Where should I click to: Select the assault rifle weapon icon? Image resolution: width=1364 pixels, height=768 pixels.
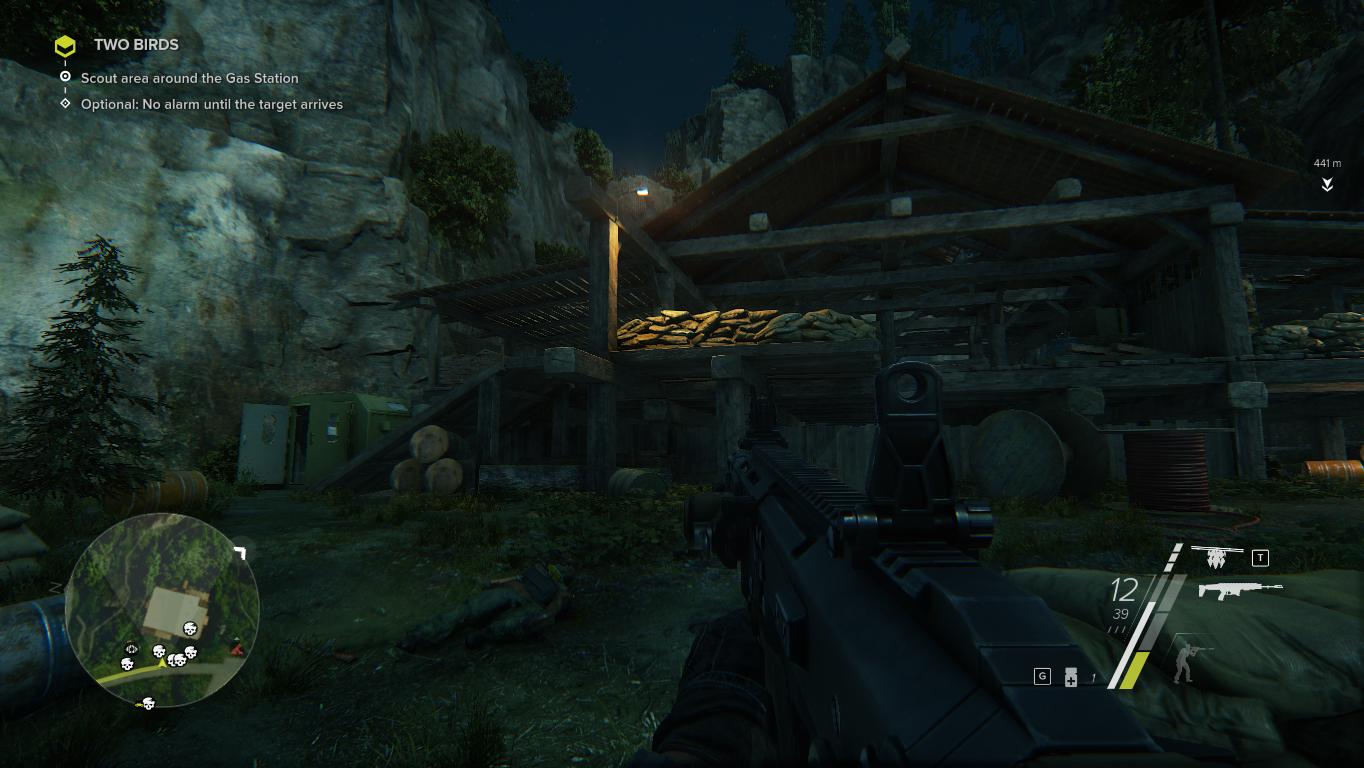tap(1239, 590)
